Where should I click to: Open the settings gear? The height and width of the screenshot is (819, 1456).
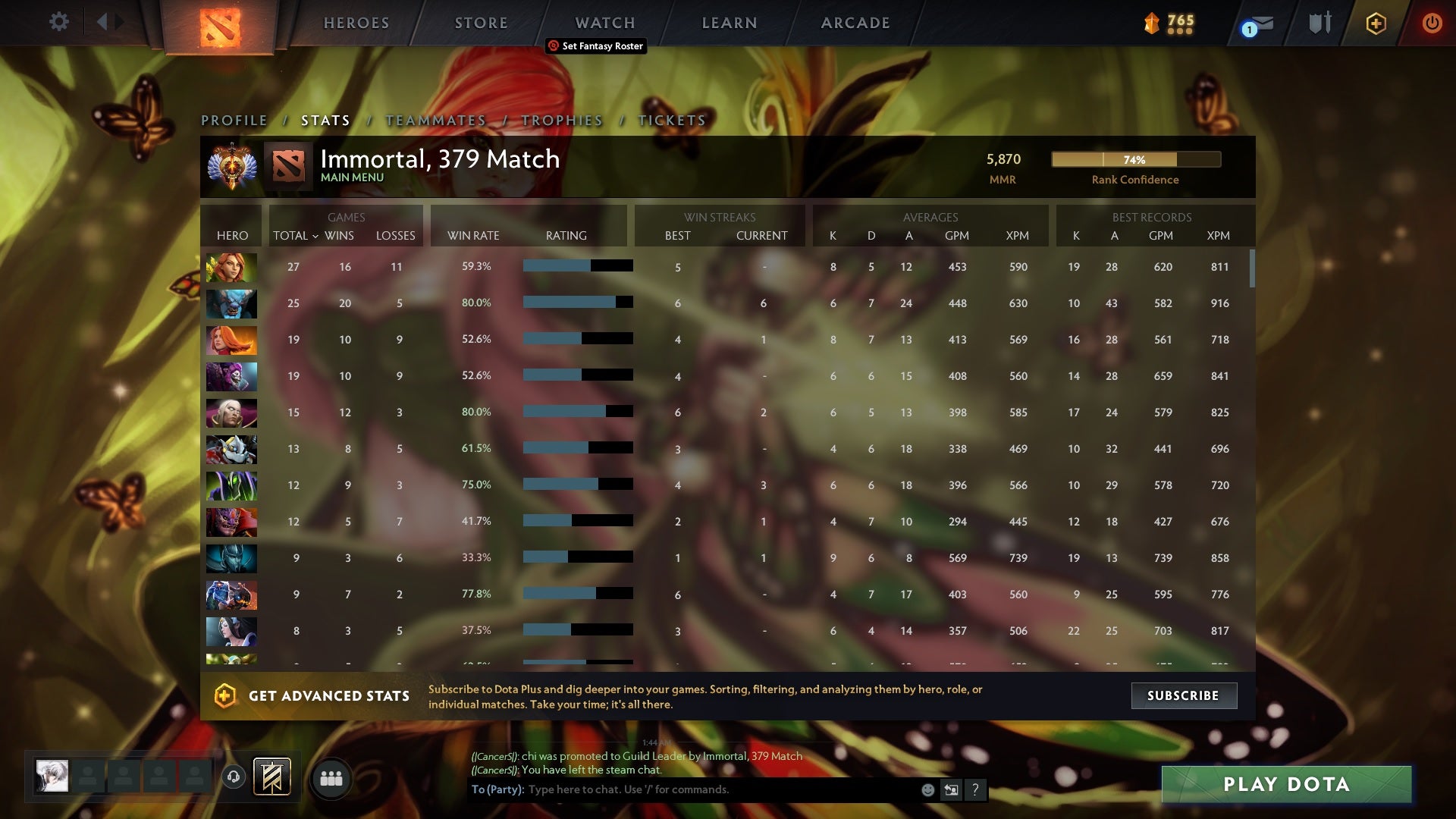point(59,22)
